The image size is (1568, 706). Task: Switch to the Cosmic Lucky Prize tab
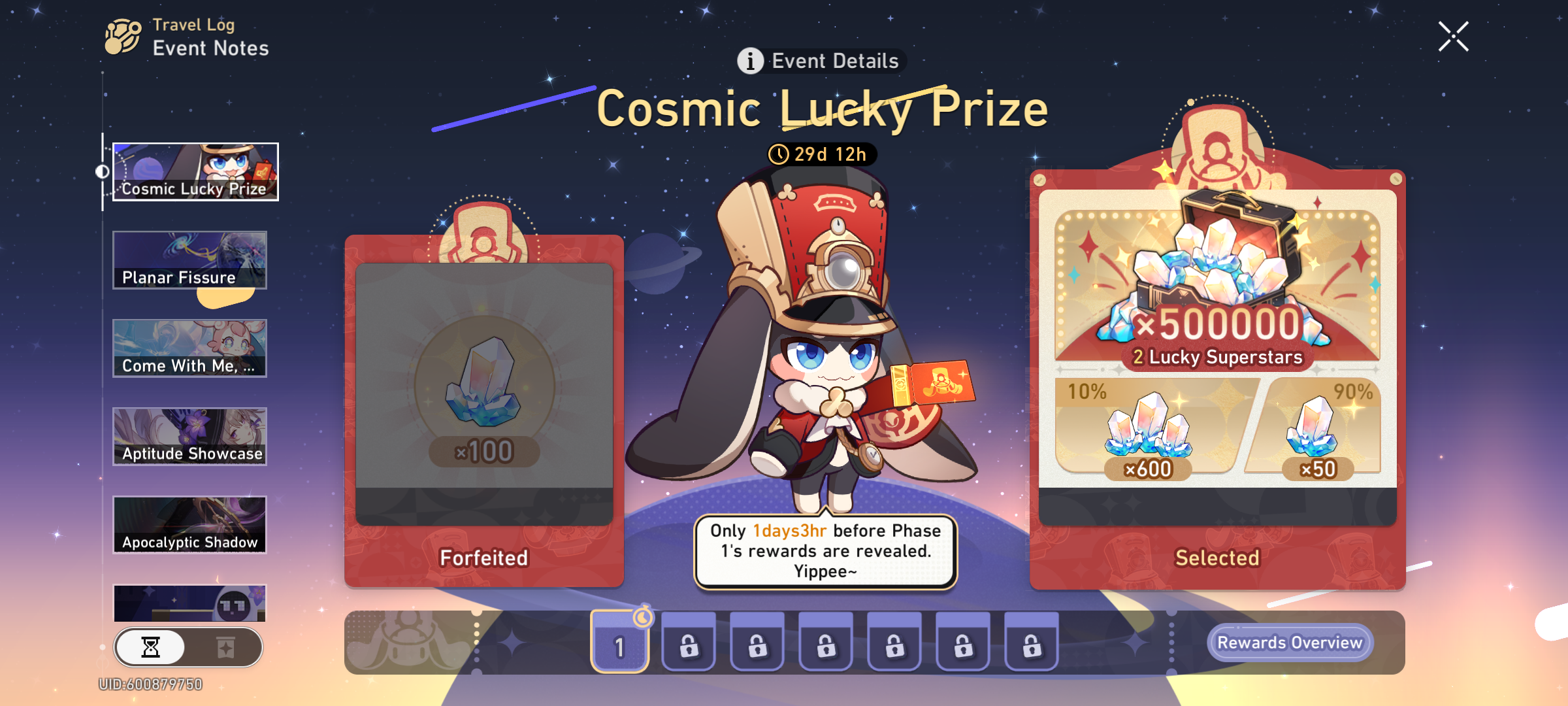(195, 173)
